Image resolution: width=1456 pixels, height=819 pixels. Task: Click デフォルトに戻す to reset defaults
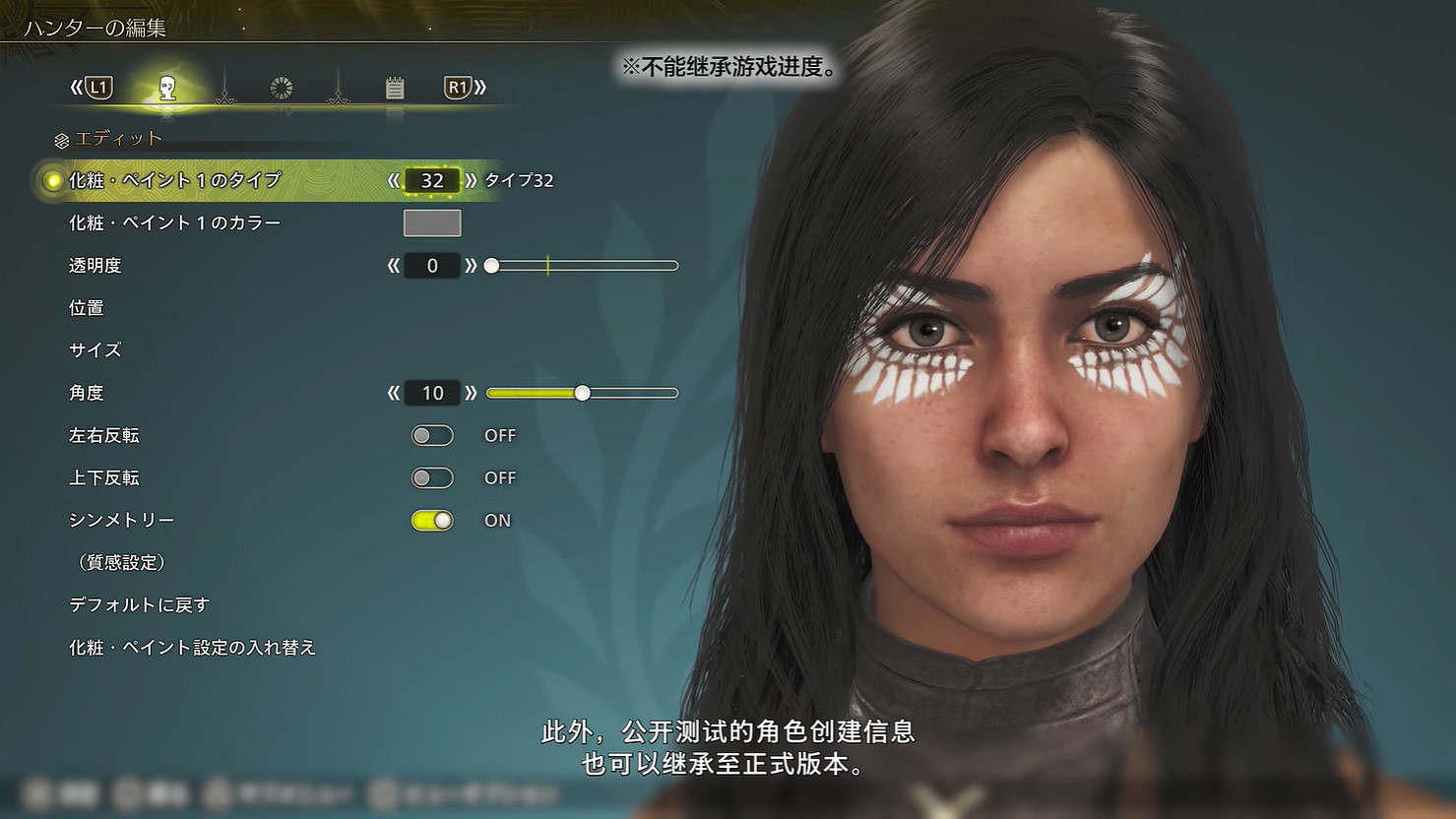click(x=140, y=604)
